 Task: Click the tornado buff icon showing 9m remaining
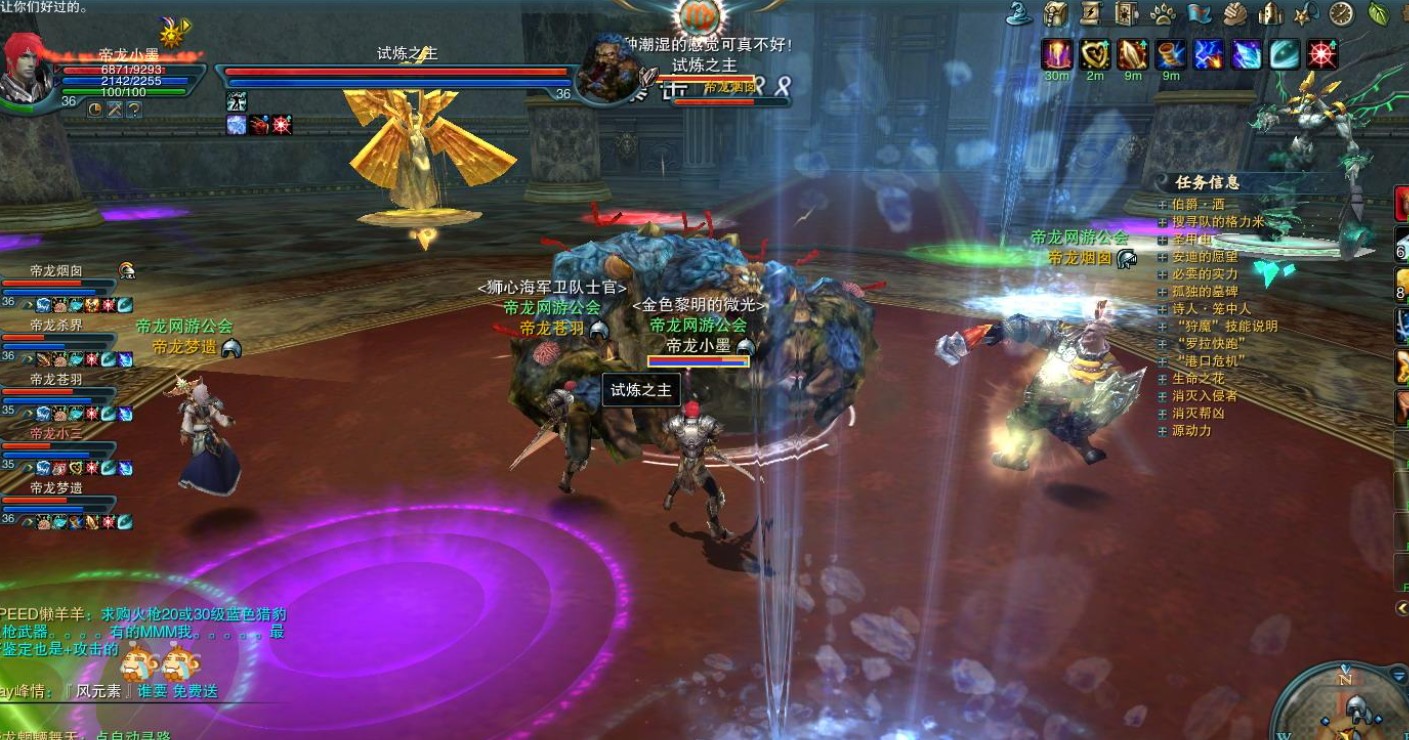1170,55
